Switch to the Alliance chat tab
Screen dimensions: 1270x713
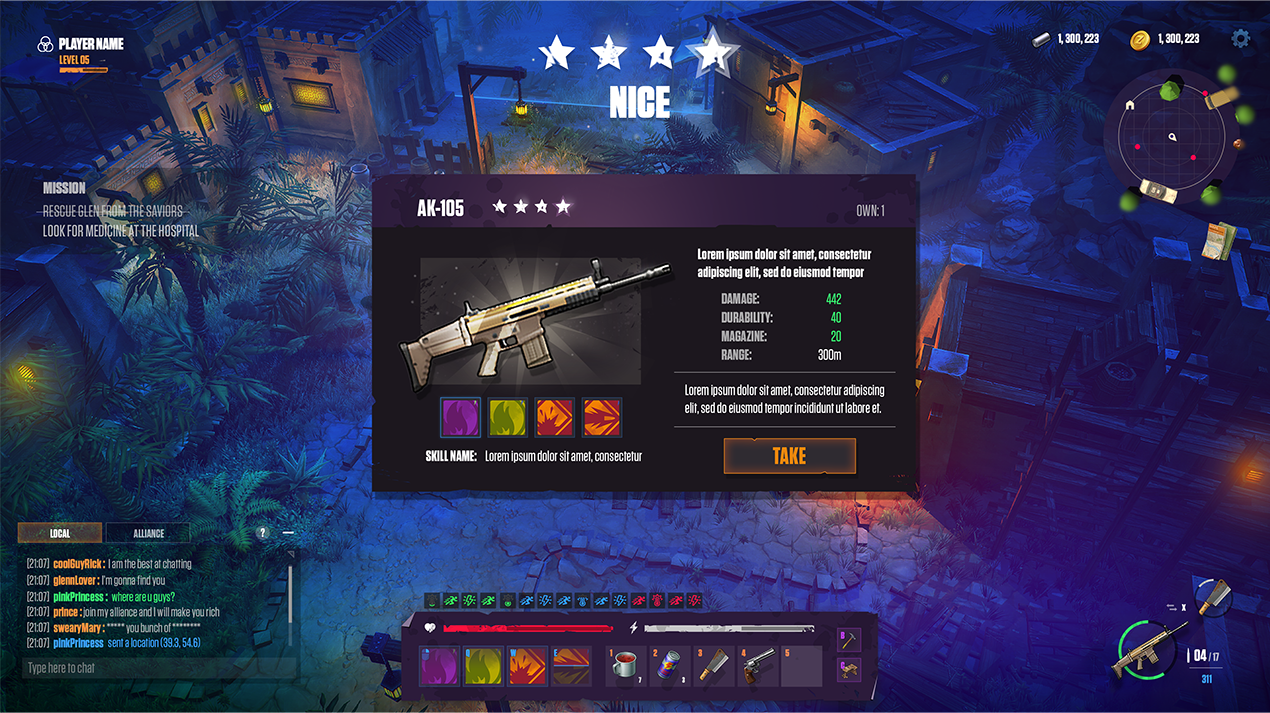(x=148, y=533)
